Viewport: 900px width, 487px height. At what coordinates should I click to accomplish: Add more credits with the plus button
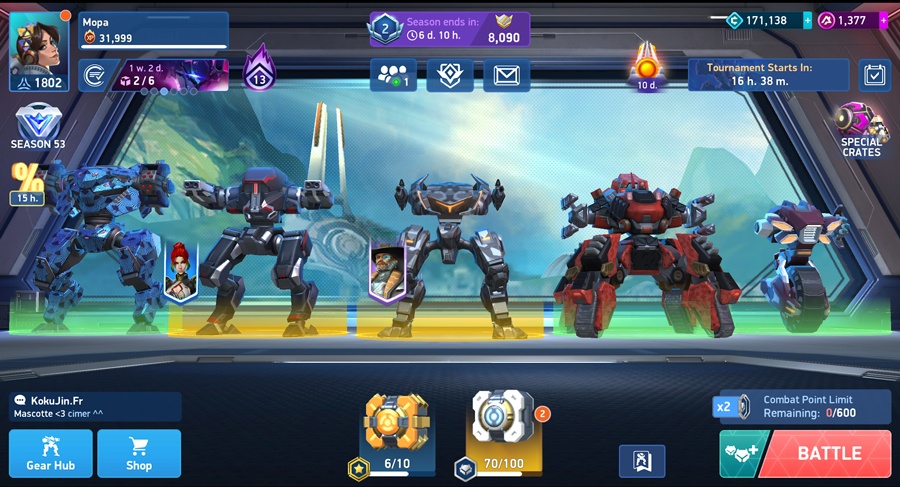[x=808, y=20]
